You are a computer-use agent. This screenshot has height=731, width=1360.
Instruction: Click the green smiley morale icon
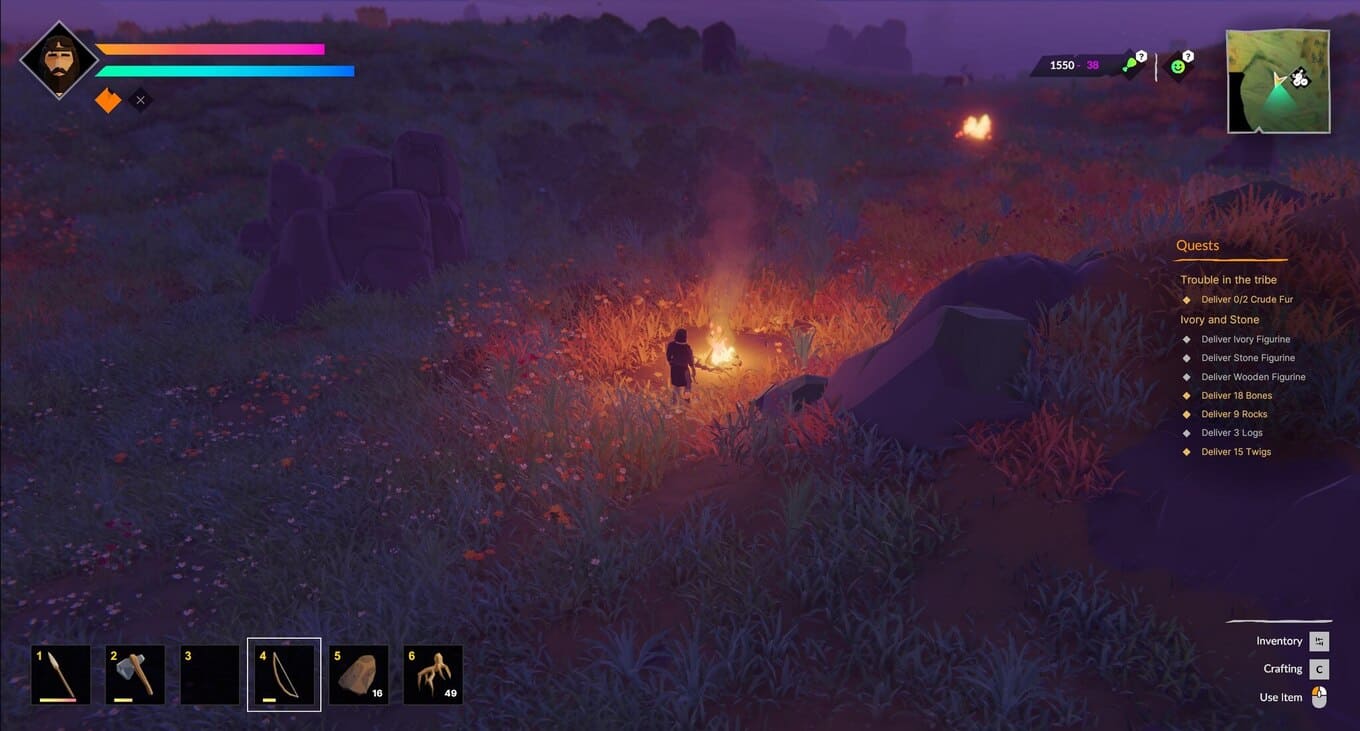click(1178, 66)
